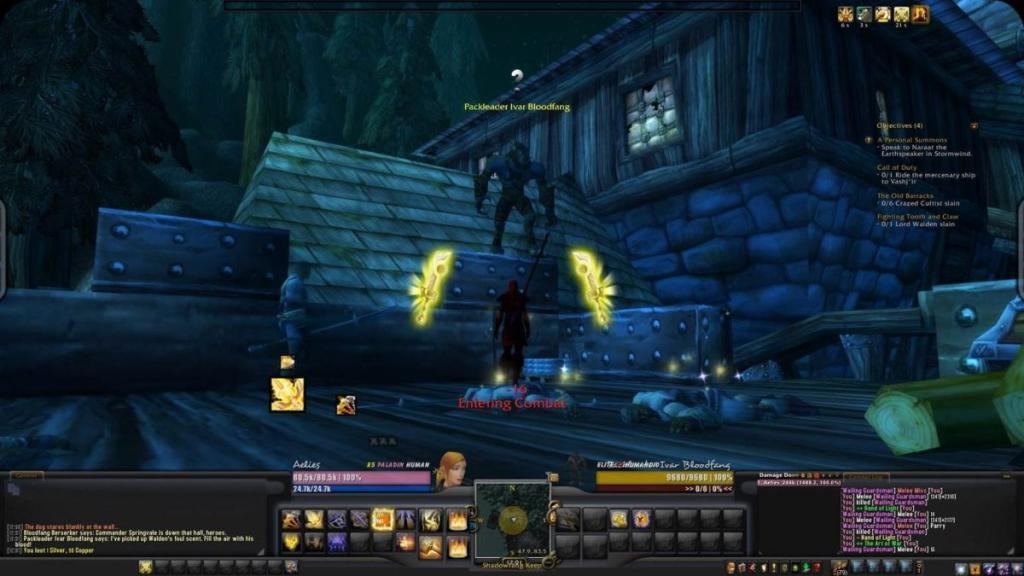Open 'The Old Barracks' quest objective
The height and width of the screenshot is (576, 1024).
click(905, 195)
